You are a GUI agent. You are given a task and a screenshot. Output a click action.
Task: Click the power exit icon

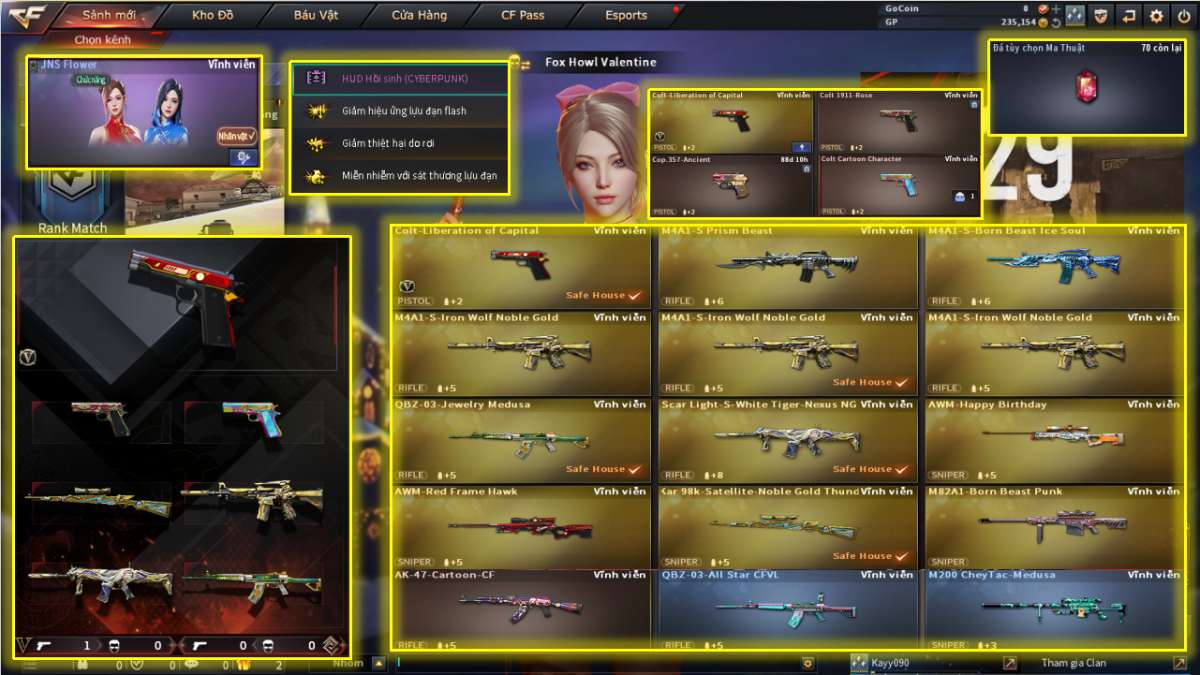[x=1184, y=15]
